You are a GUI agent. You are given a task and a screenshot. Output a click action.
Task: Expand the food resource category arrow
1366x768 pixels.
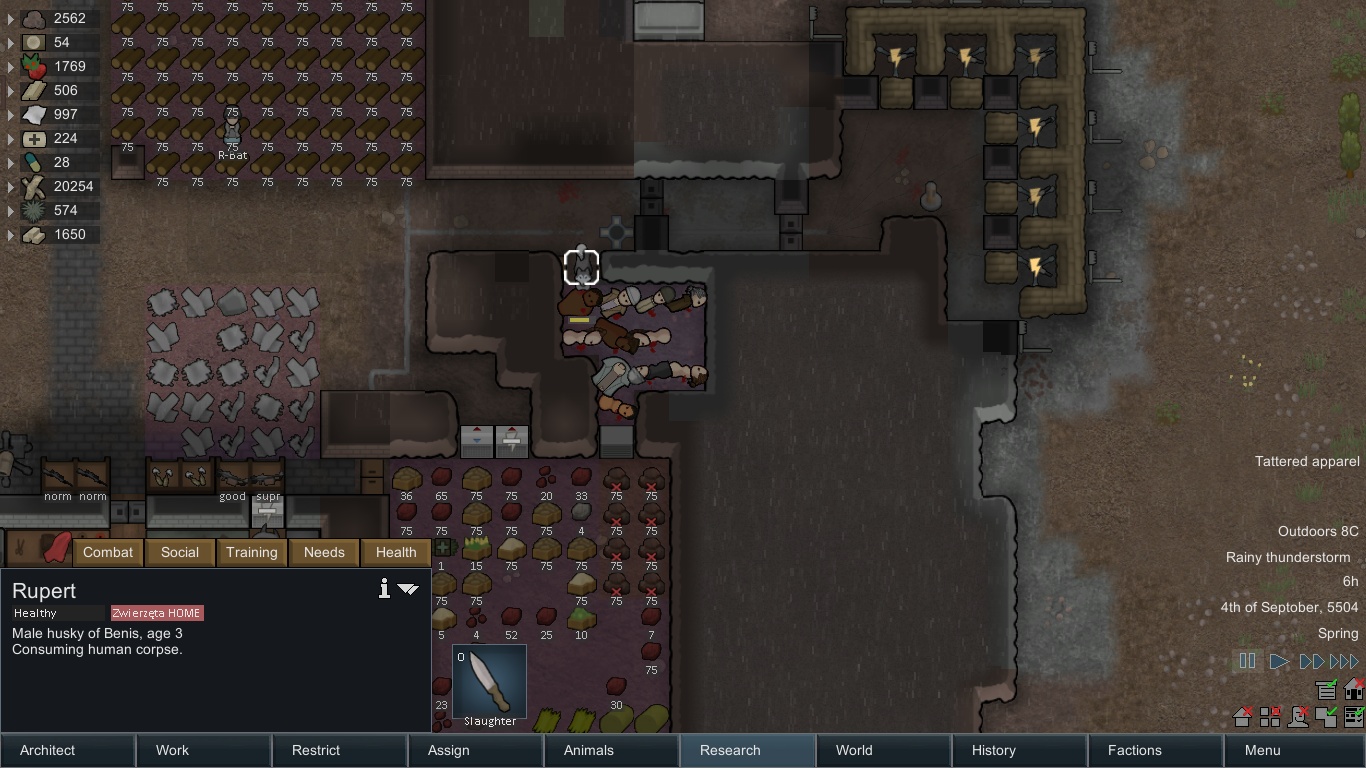9,66
